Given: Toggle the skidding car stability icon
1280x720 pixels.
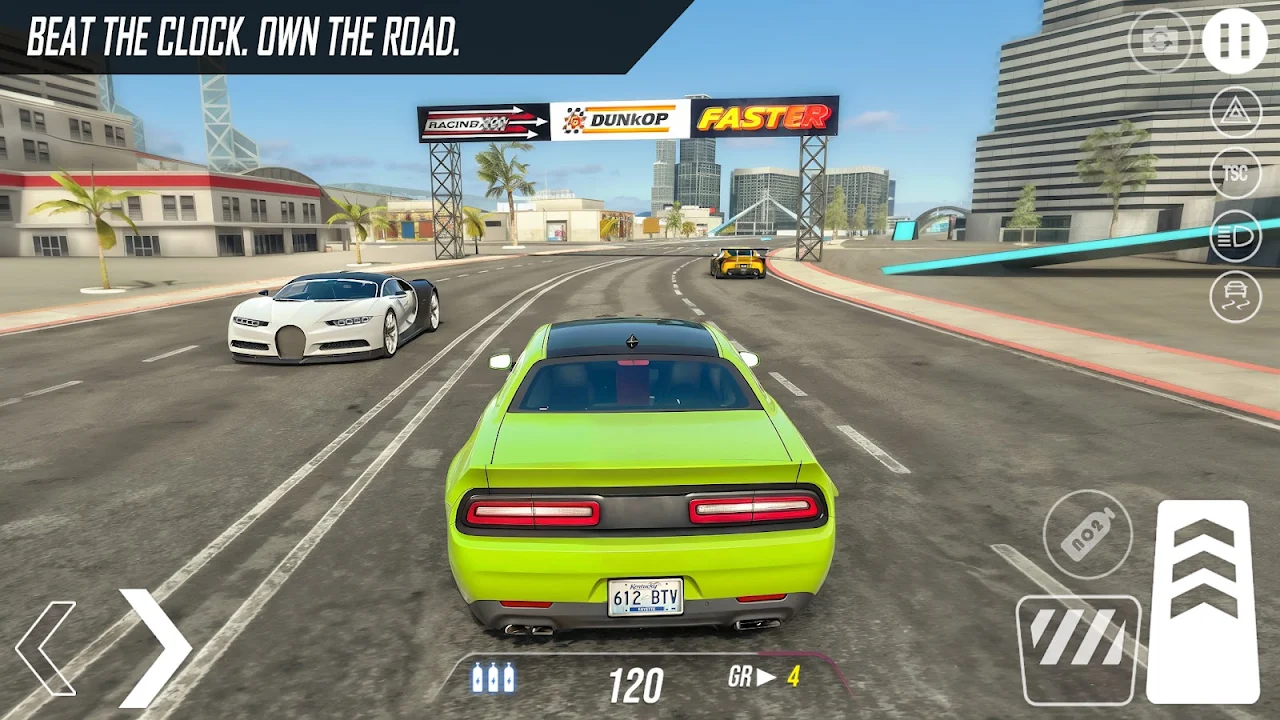Looking at the screenshot, I should (1236, 297).
